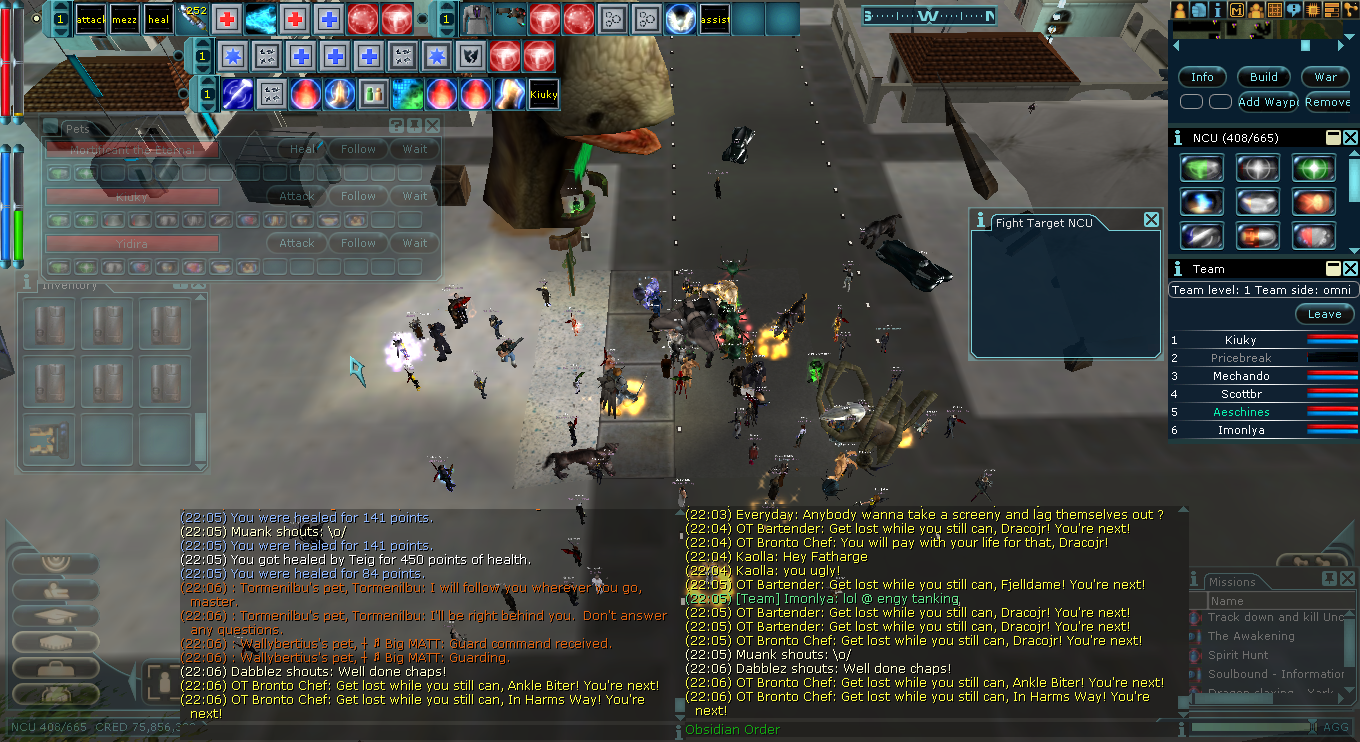Minimize the NCU window
The image size is (1360, 742).
click(x=1333, y=137)
